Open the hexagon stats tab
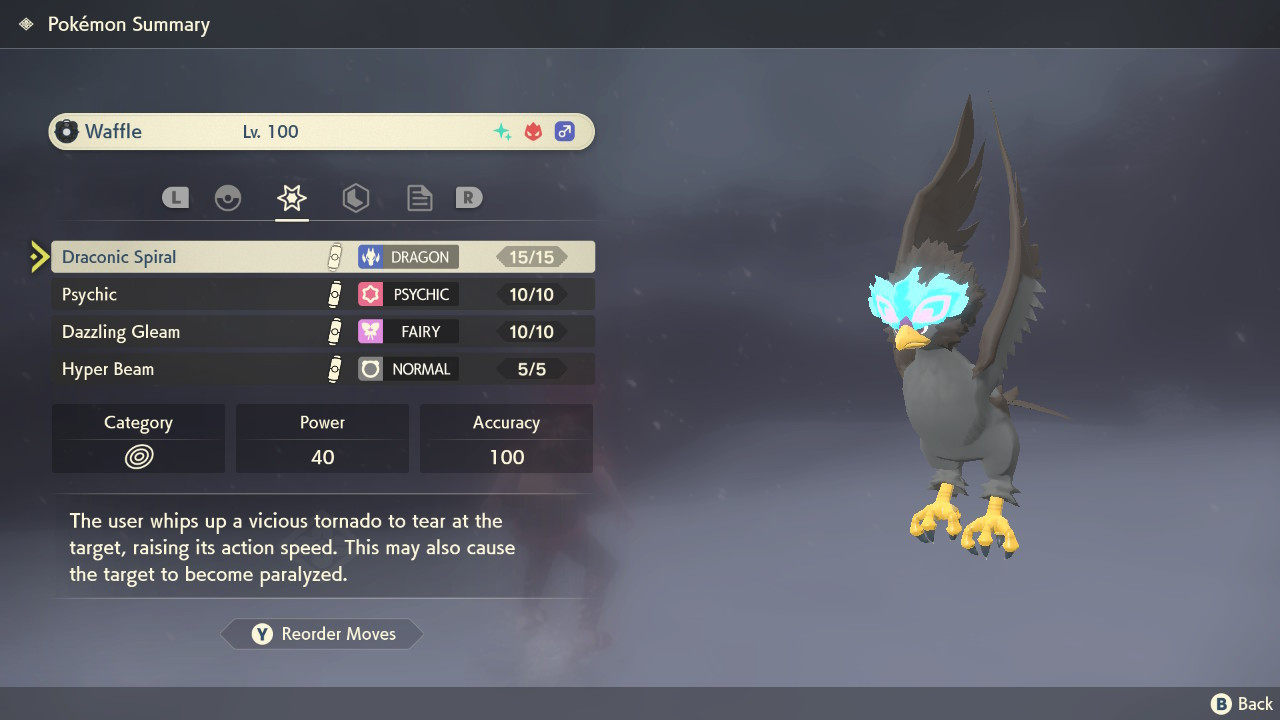The height and width of the screenshot is (720, 1280). click(x=356, y=197)
